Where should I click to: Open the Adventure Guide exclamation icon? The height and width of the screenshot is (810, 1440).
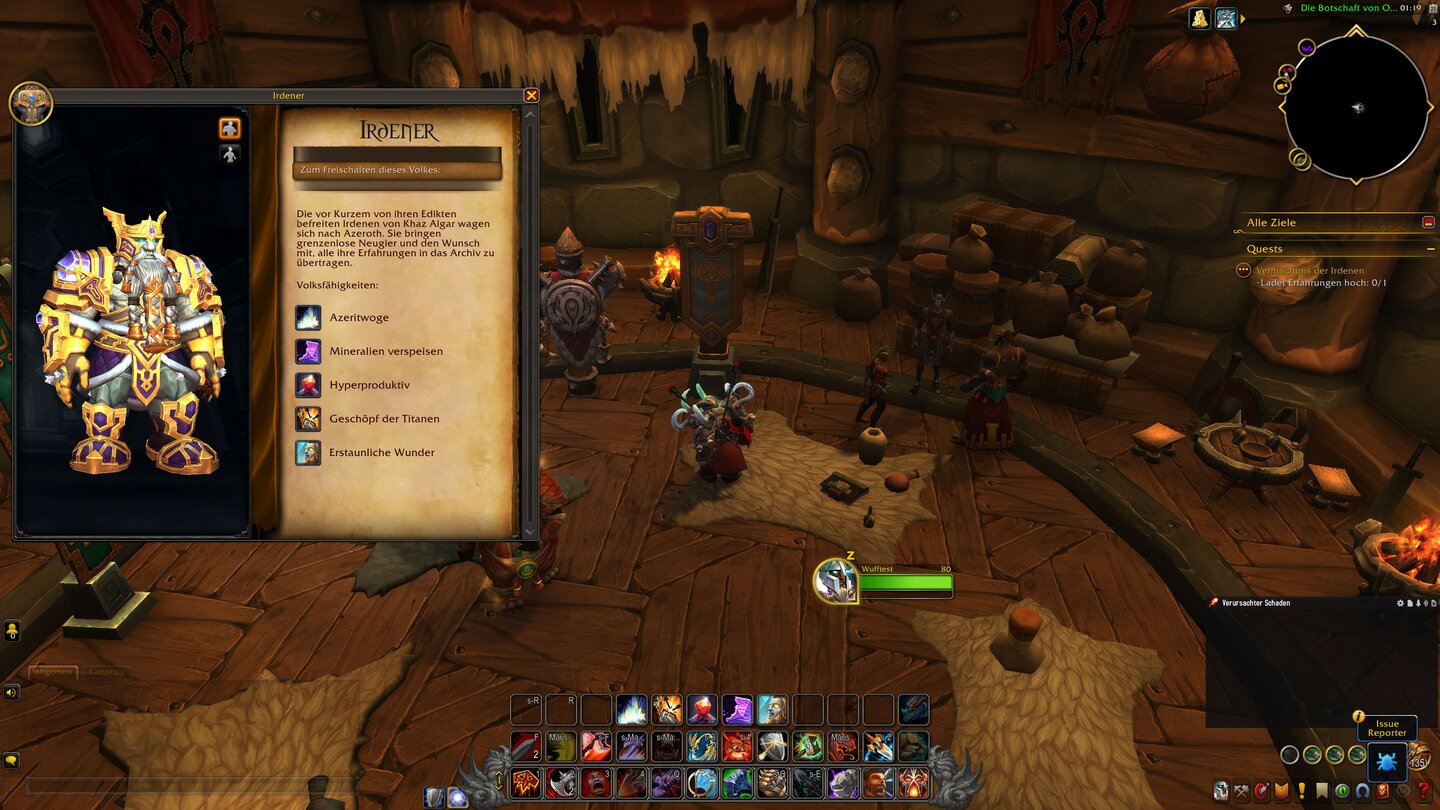point(1301,790)
